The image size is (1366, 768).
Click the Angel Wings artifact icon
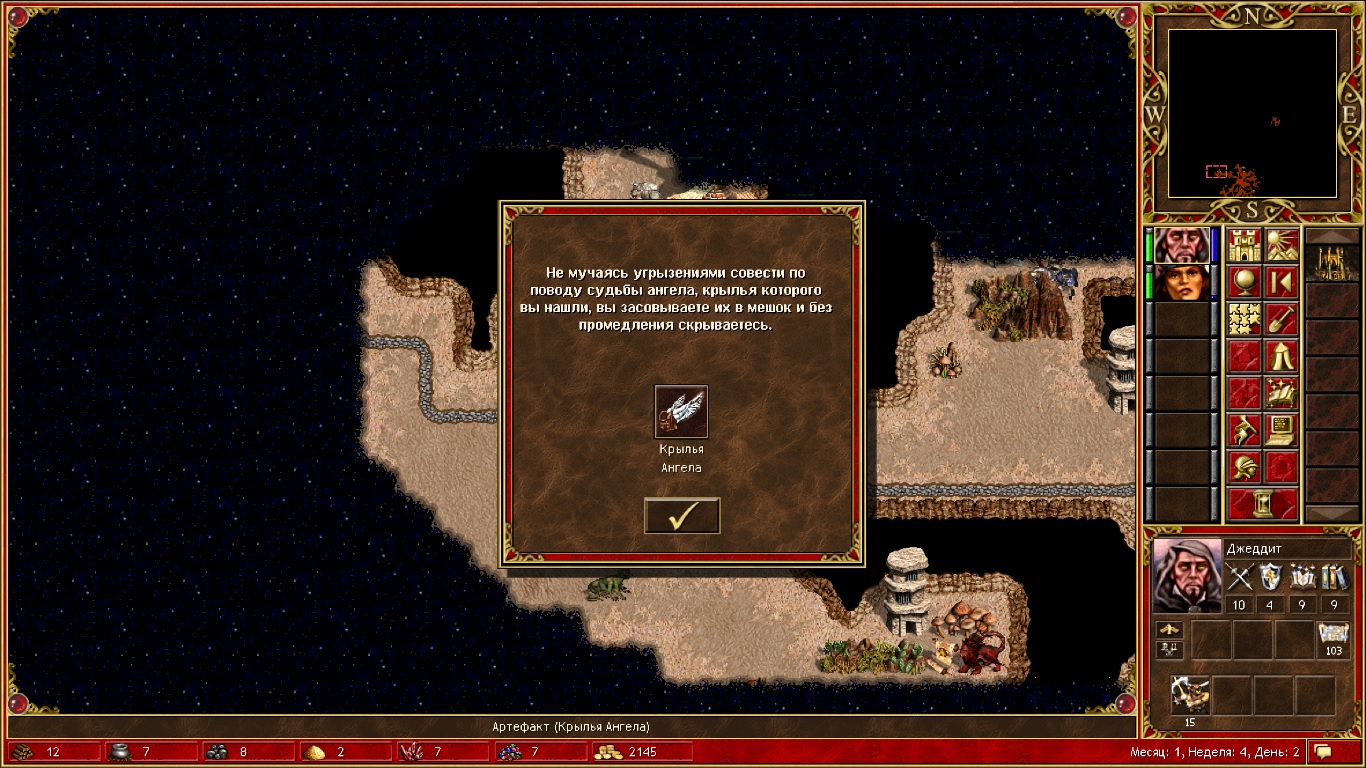point(681,412)
